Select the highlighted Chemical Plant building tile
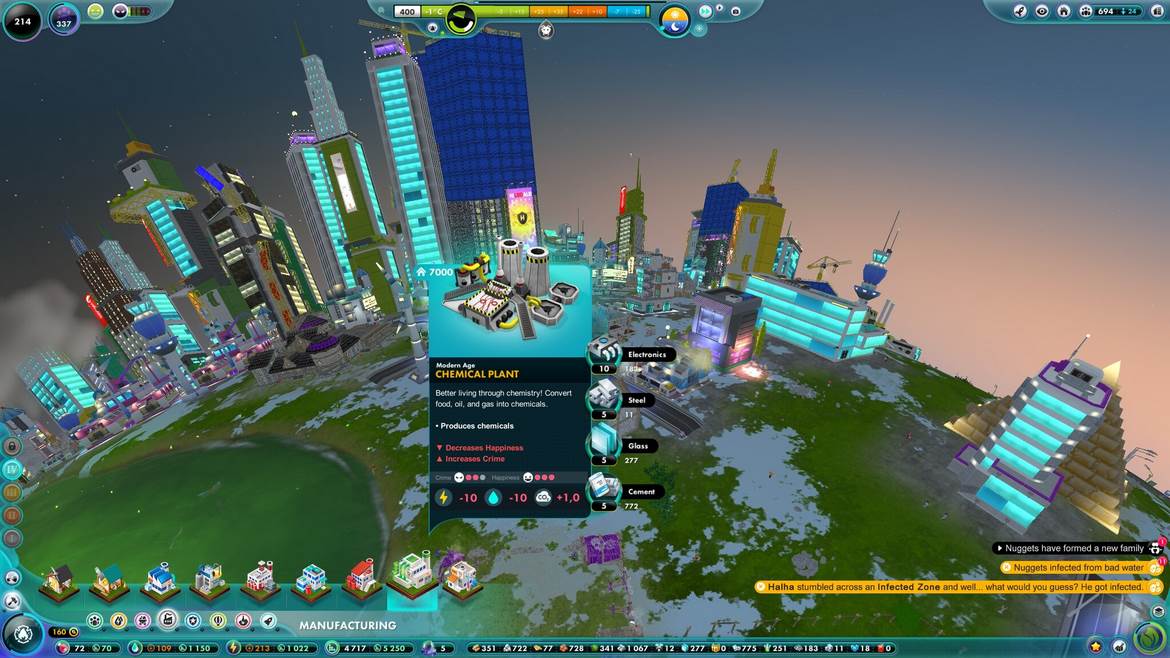 (411, 572)
